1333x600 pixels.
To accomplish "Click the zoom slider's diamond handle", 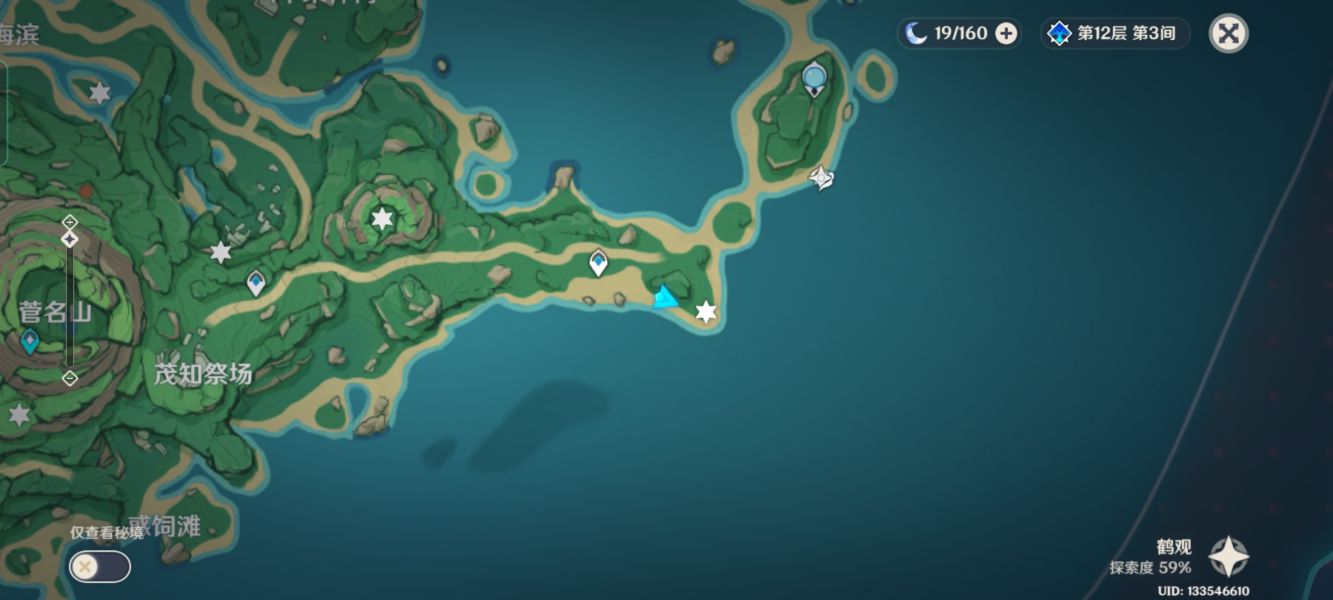I will pos(69,239).
